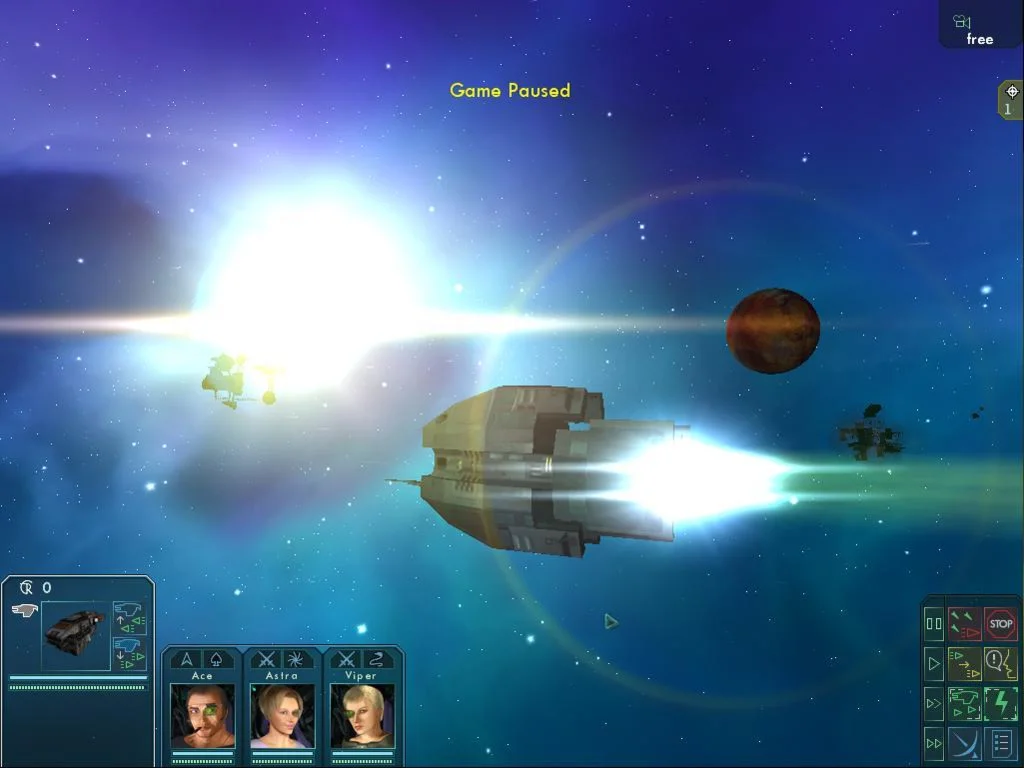This screenshot has width=1024, height=768.
Task: Click the pause button with two bars
Action: tap(934, 624)
